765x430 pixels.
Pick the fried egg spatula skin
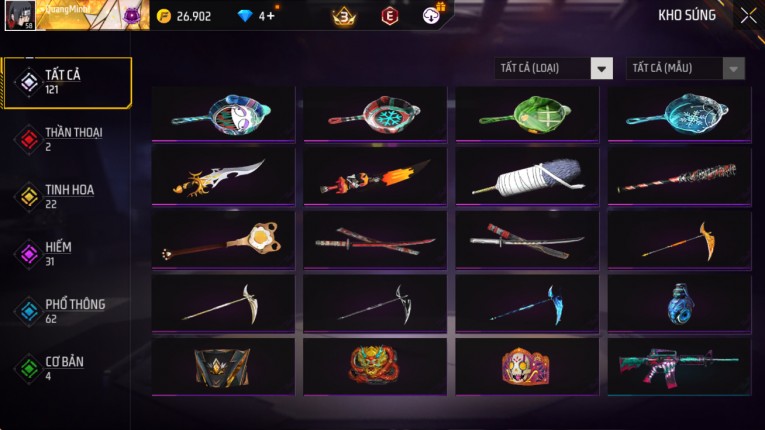223,239
